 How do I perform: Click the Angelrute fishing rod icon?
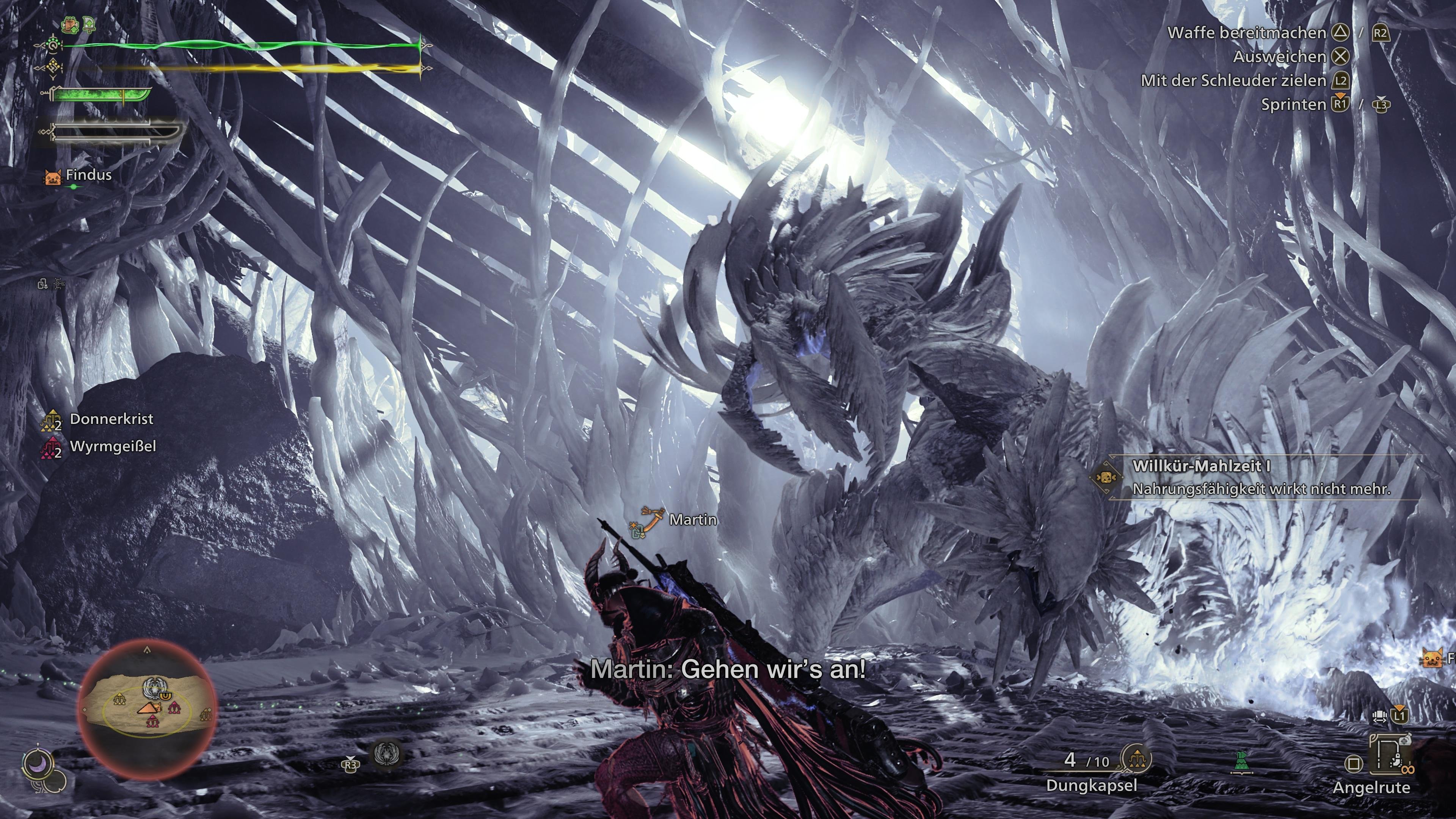(1389, 754)
